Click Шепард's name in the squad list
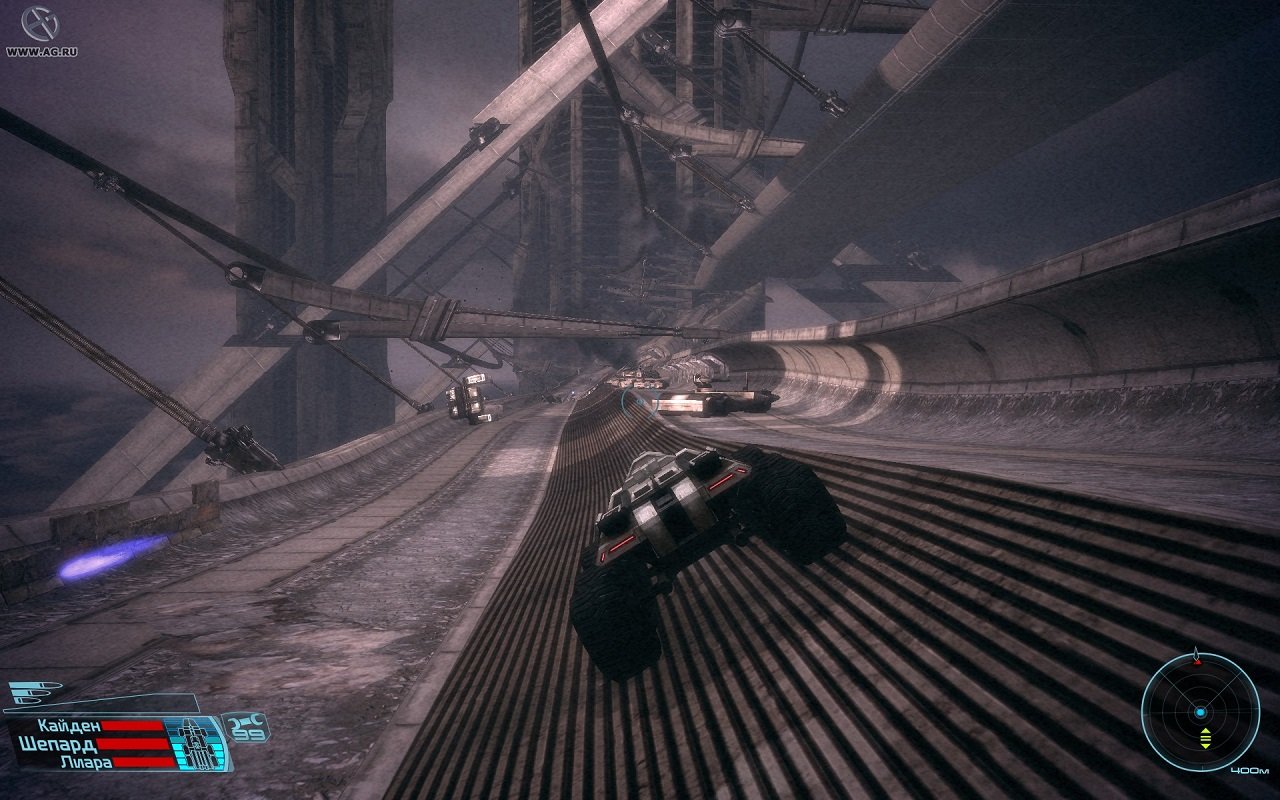Viewport: 1280px width, 800px height. (57, 744)
